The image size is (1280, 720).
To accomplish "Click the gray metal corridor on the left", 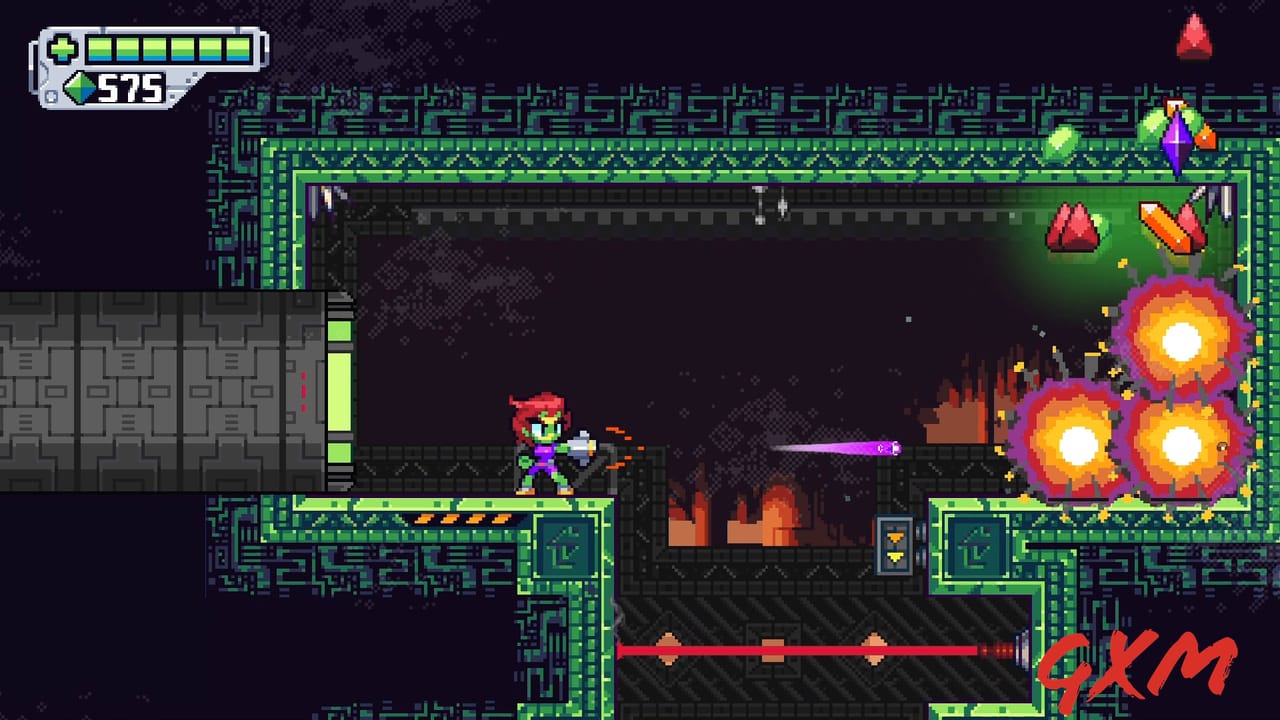I will (x=150, y=390).
